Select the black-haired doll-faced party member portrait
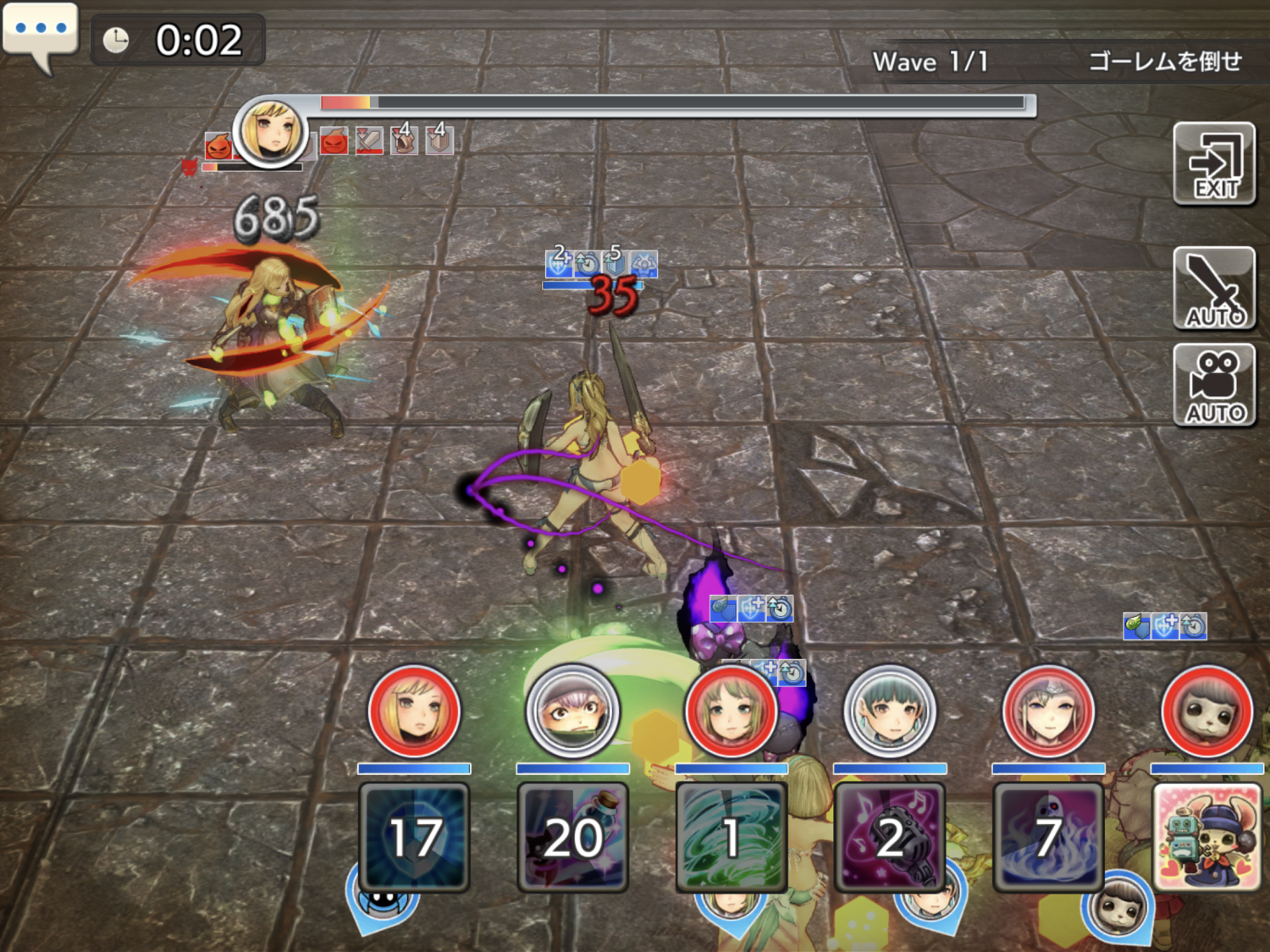Viewport: 1270px width, 952px height. tap(1207, 712)
